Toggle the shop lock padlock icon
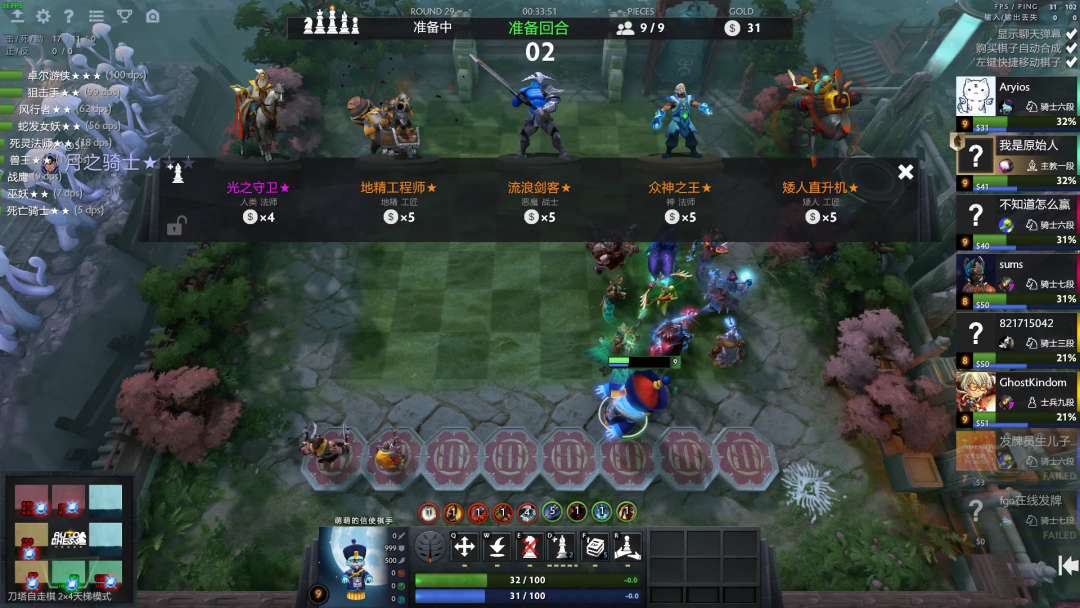 click(175, 227)
